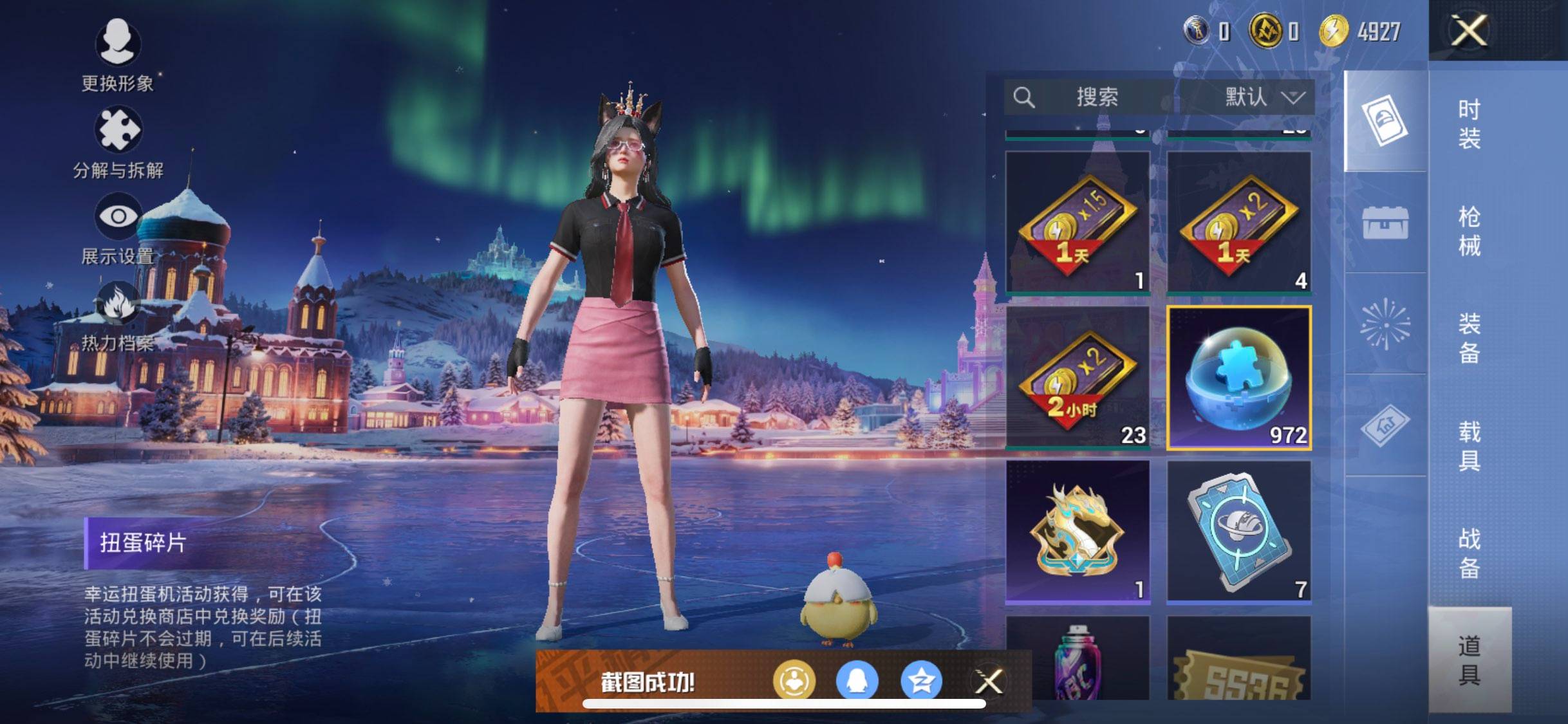
Task: Select the x2 two-hour coin card
Action: tap(1078, 377)
